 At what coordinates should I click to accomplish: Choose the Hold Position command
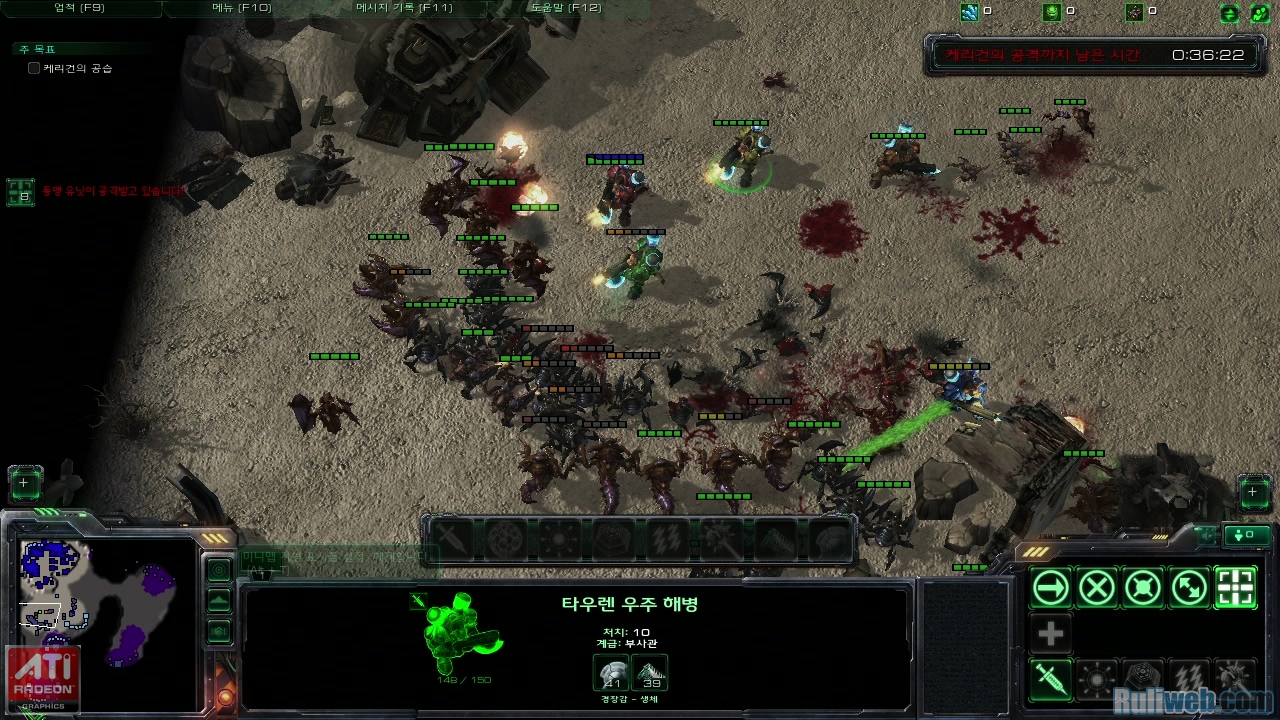1143,588
